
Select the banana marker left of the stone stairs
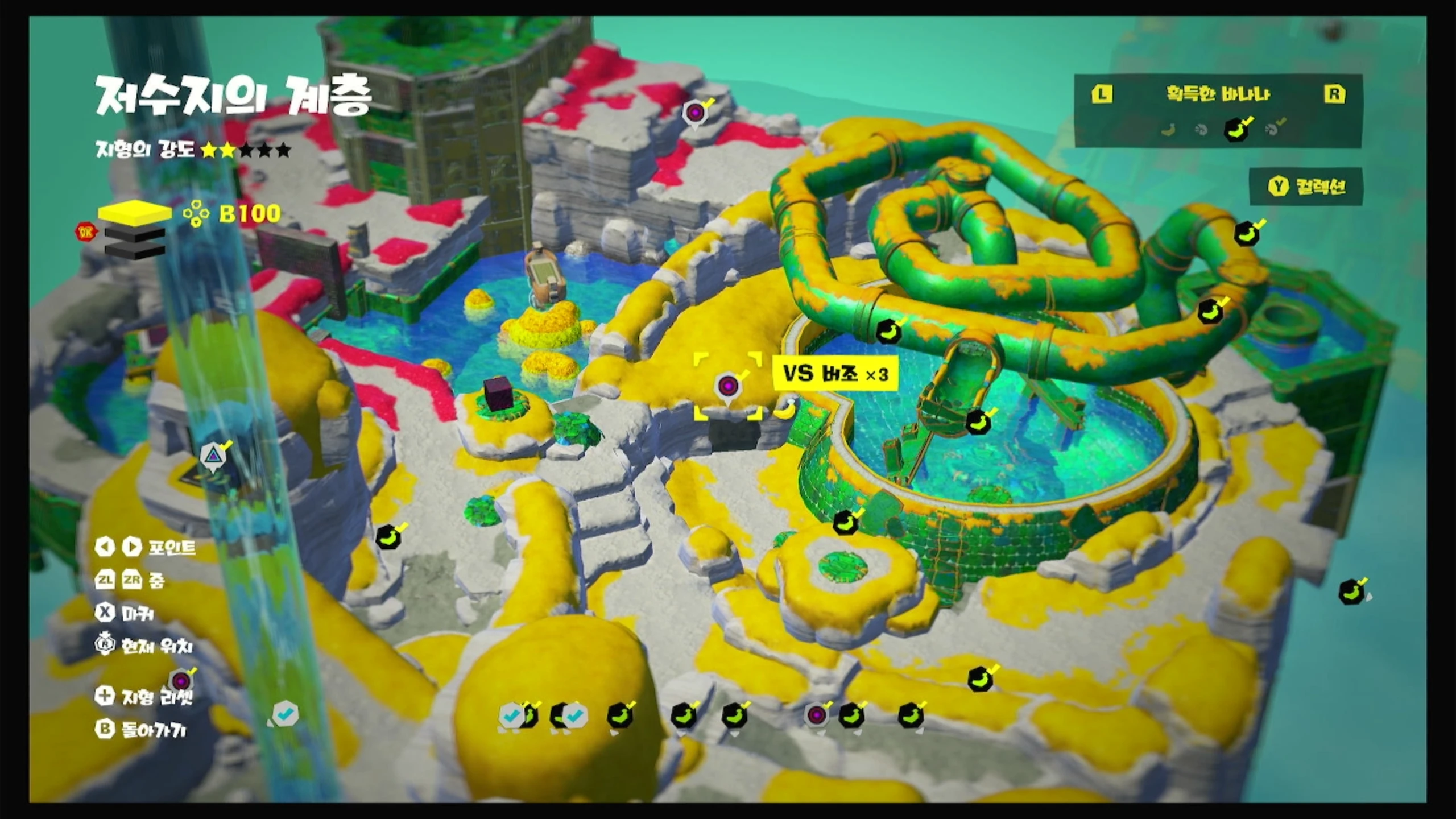[388, 536]
